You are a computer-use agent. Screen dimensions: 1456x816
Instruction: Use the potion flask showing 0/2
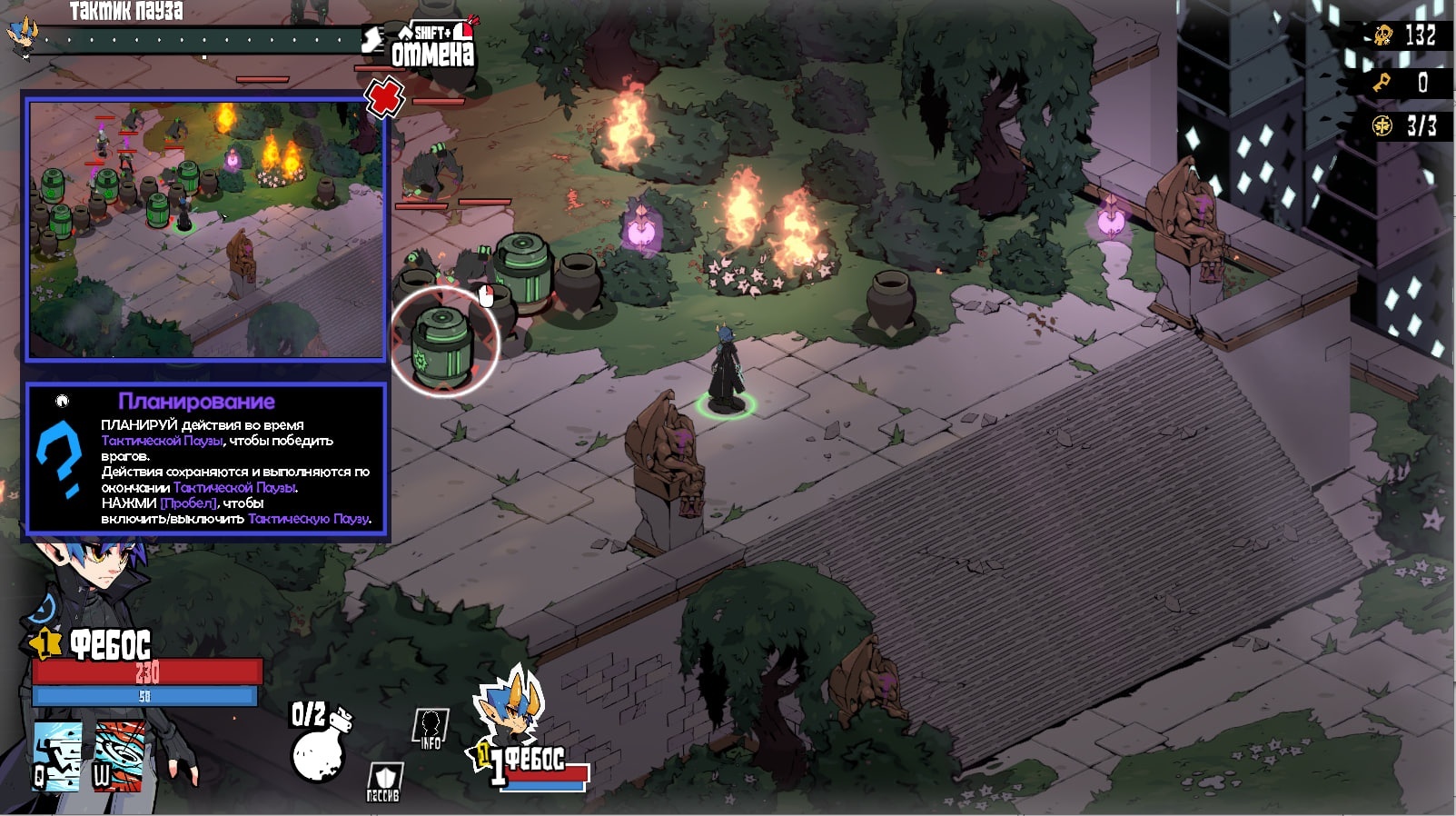(x=318, y=746)
